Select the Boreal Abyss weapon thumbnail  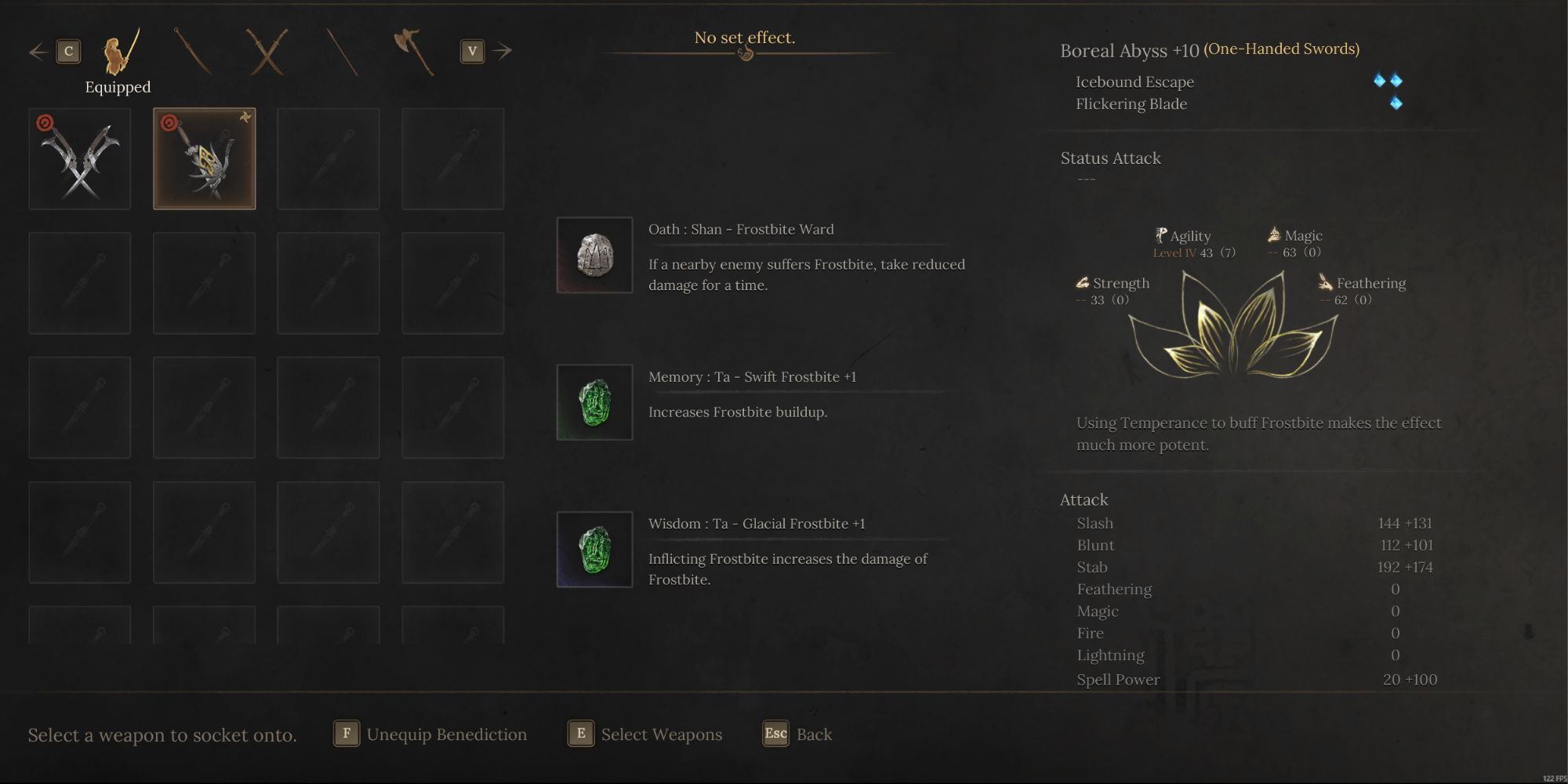click(x=204, y=158)
